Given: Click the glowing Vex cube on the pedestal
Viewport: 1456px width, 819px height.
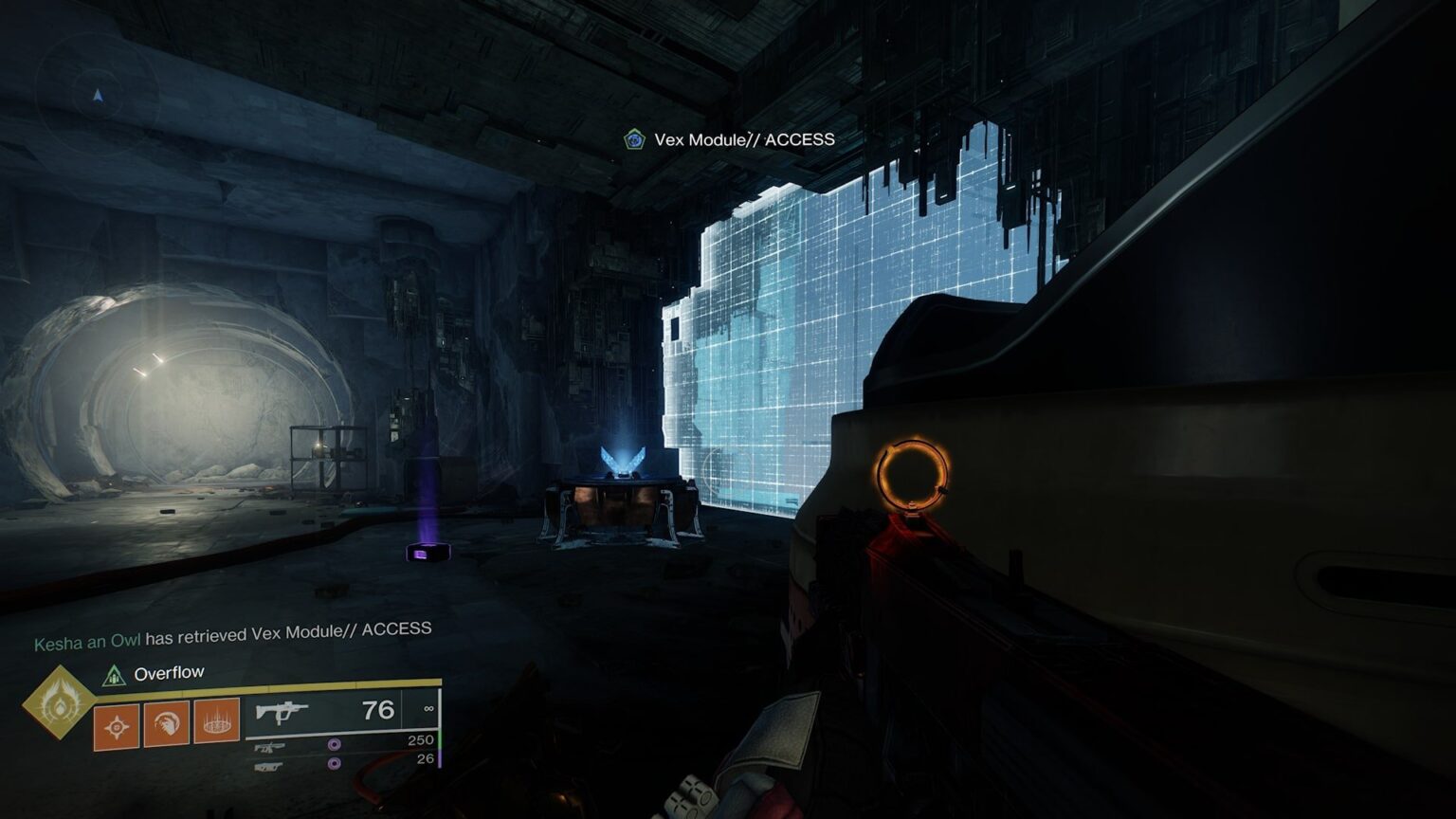Looking at the screenshot, I should (x=626, y=462).
